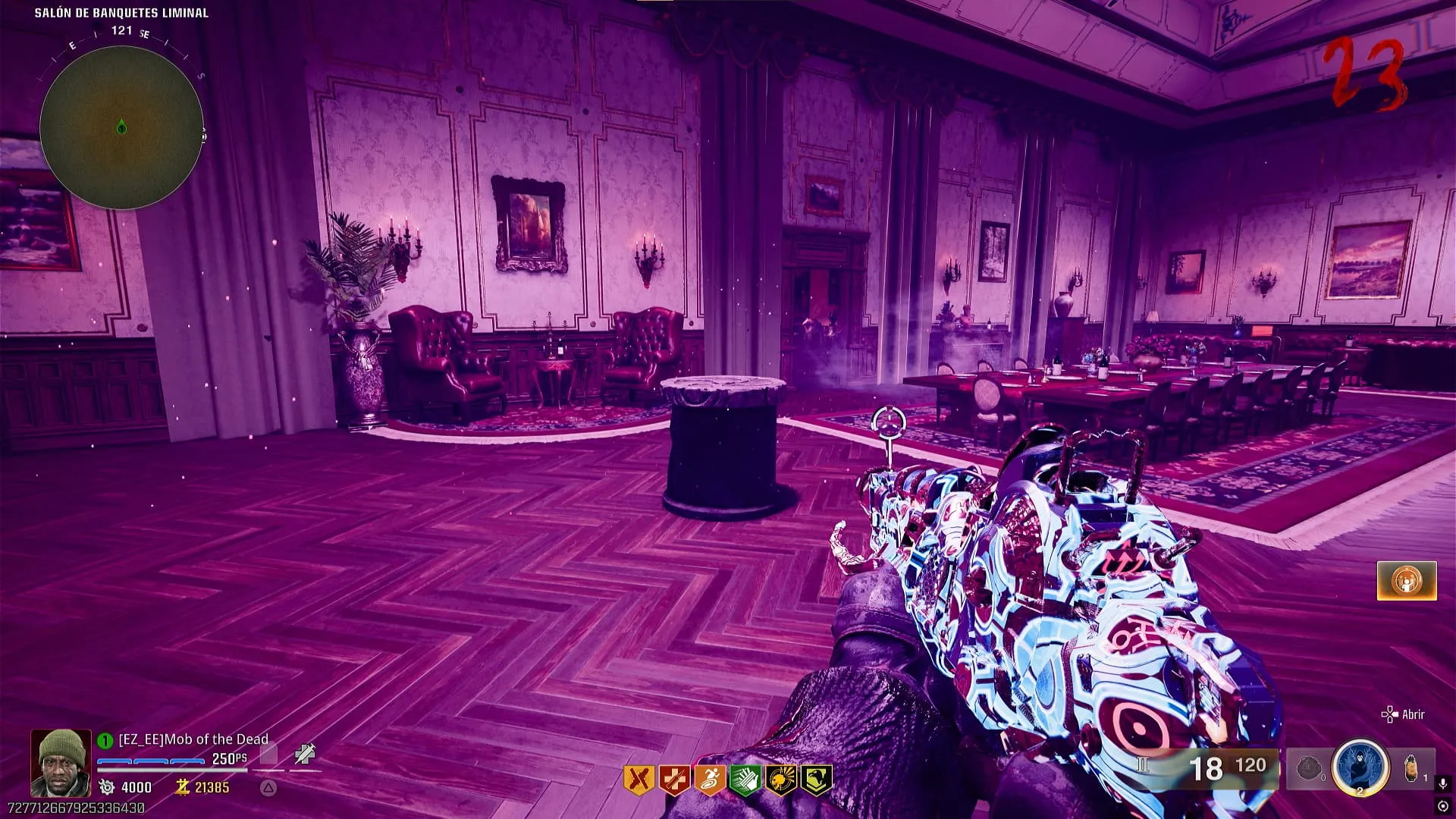
Task: Select the crossed-pistols perk icon
Action: (x=639, y=780)
